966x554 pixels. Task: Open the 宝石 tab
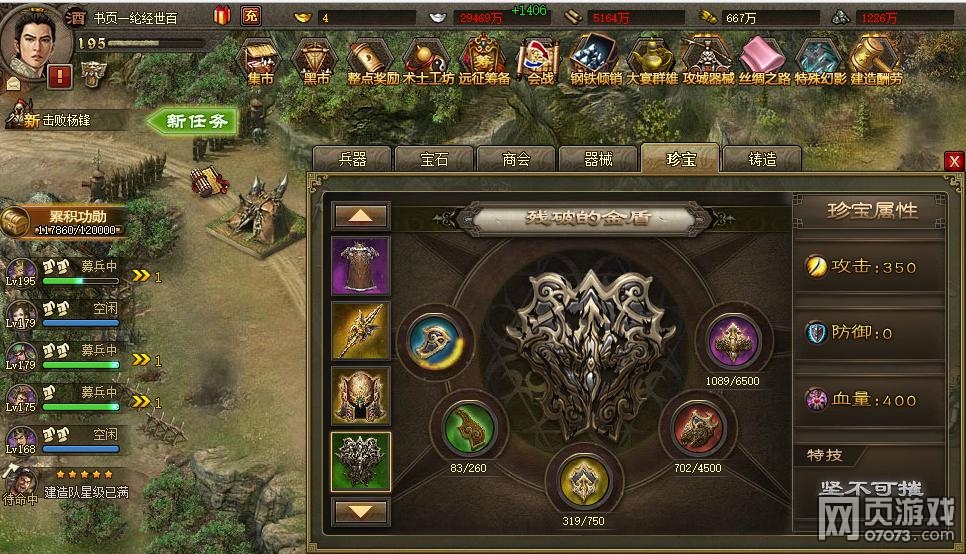click(x=434, y=159)
